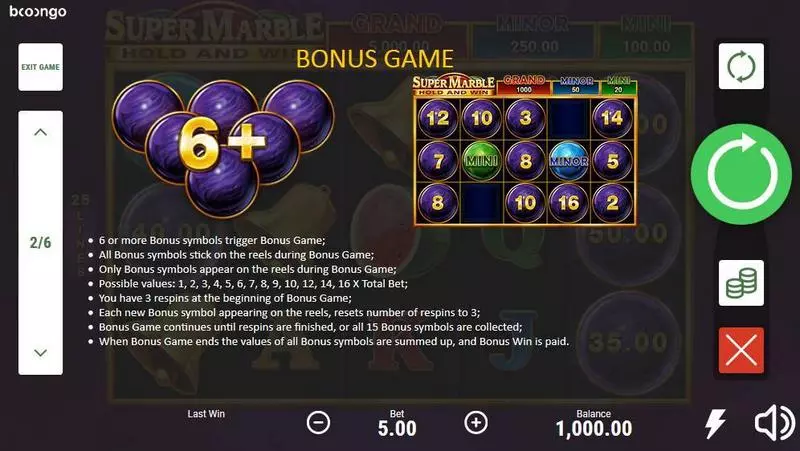Decrease the bet with the minus button

click(318, 423)
